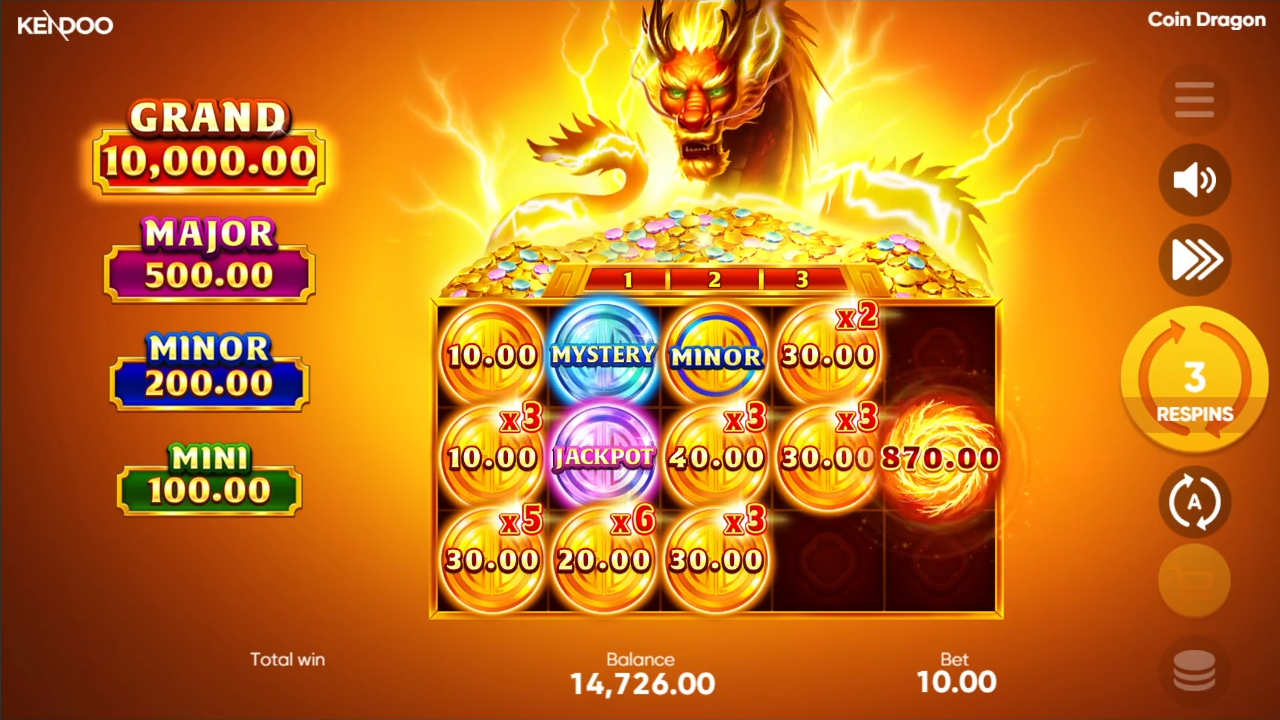This screenshot has width=1280, height=720.
Task: Open the buy feature shopping cart
Action: (x=1194, y=581)
